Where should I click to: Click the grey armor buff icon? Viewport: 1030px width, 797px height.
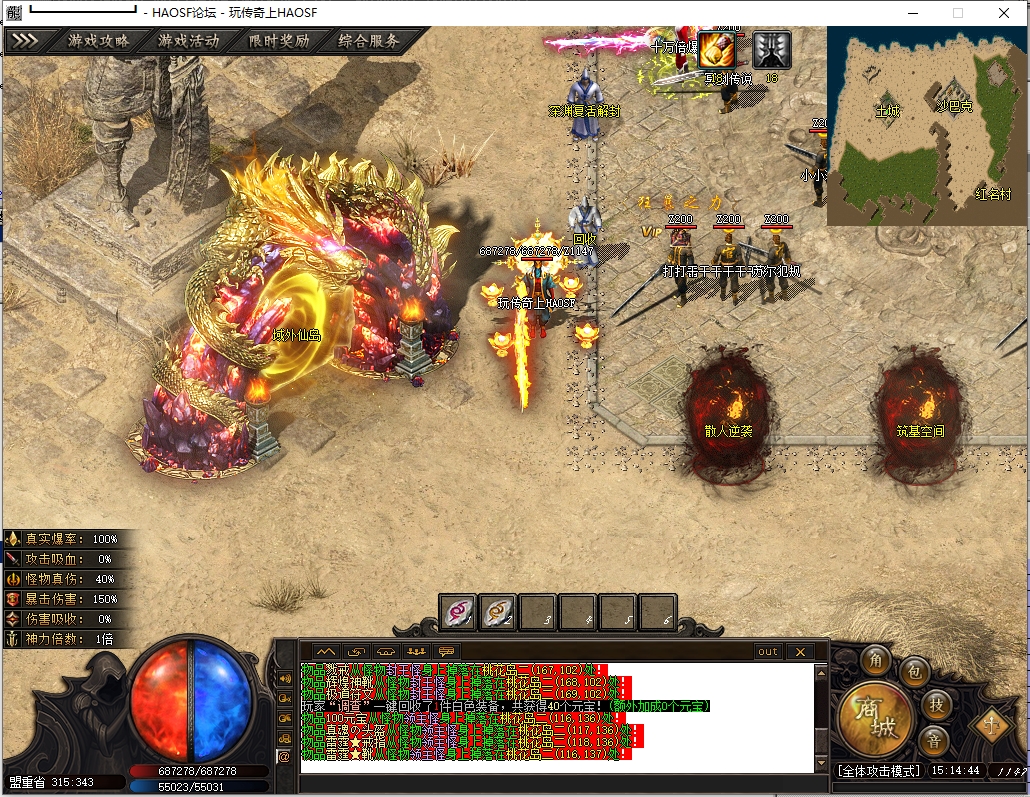coord(771,49)
